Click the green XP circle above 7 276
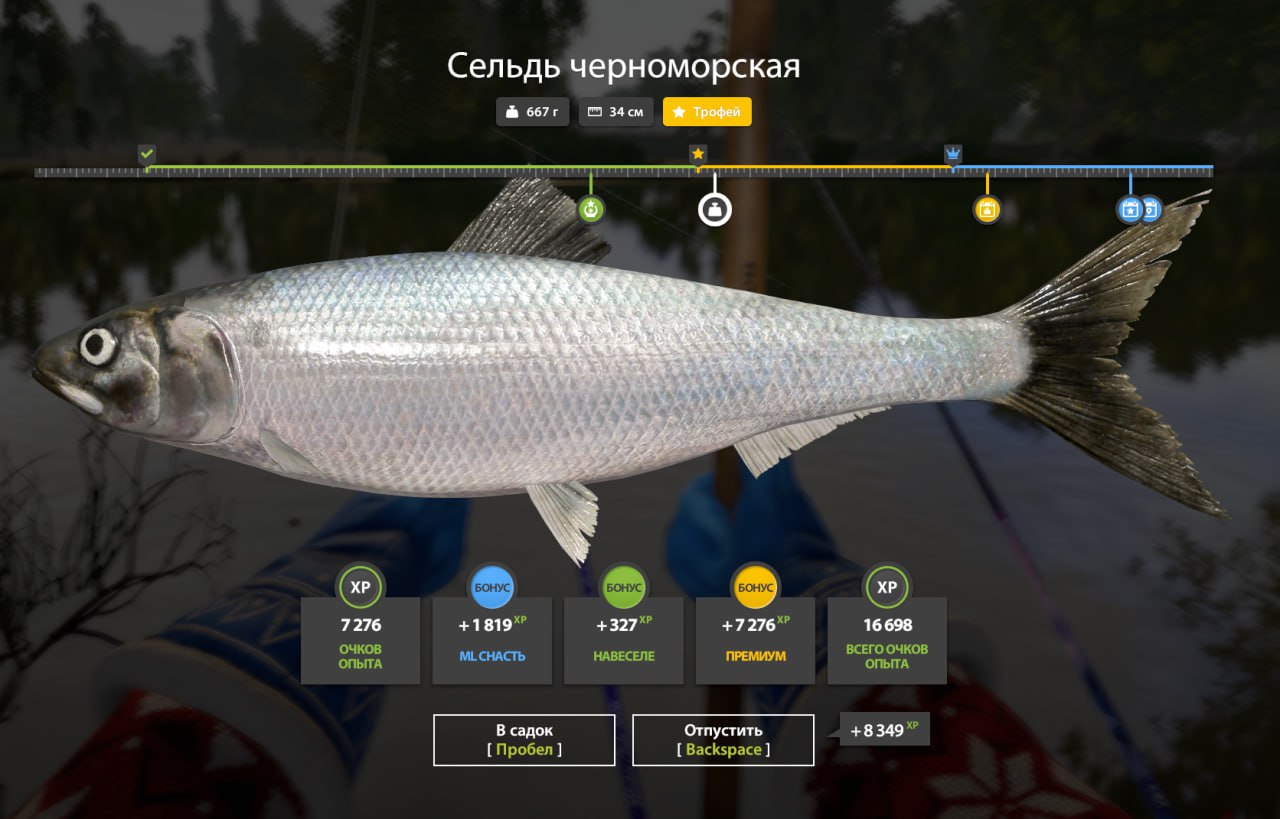 coord(360,587)
